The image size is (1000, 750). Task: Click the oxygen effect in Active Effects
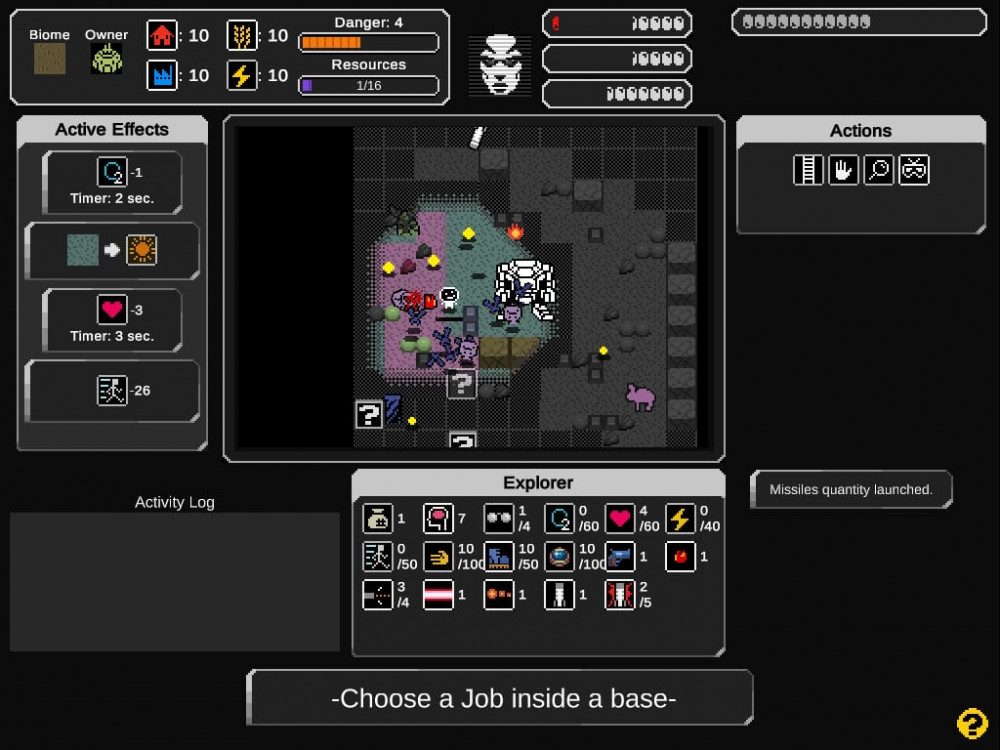[x=112, y=172]
